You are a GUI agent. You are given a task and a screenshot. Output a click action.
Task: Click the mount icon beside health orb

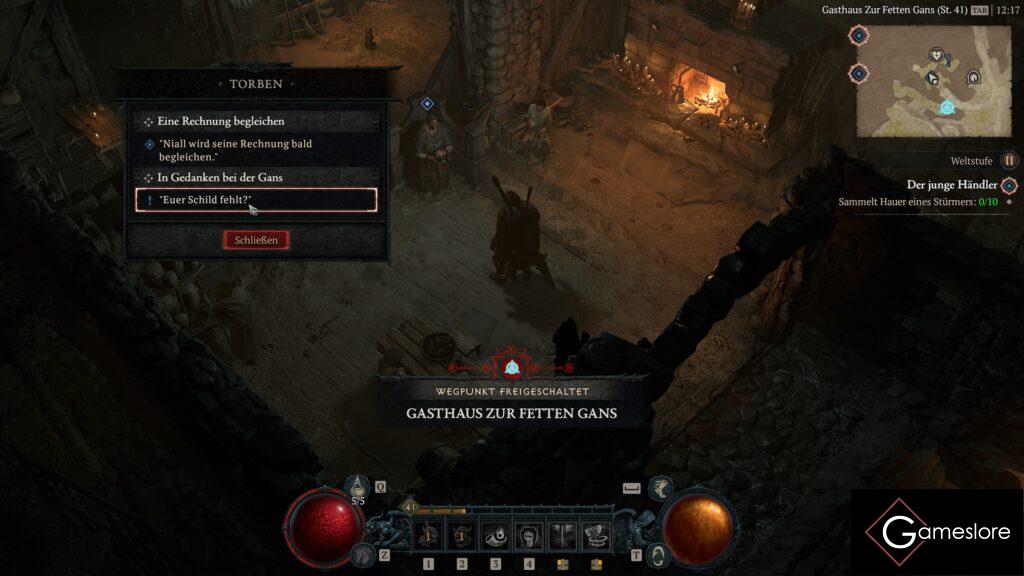coord(361,555)
